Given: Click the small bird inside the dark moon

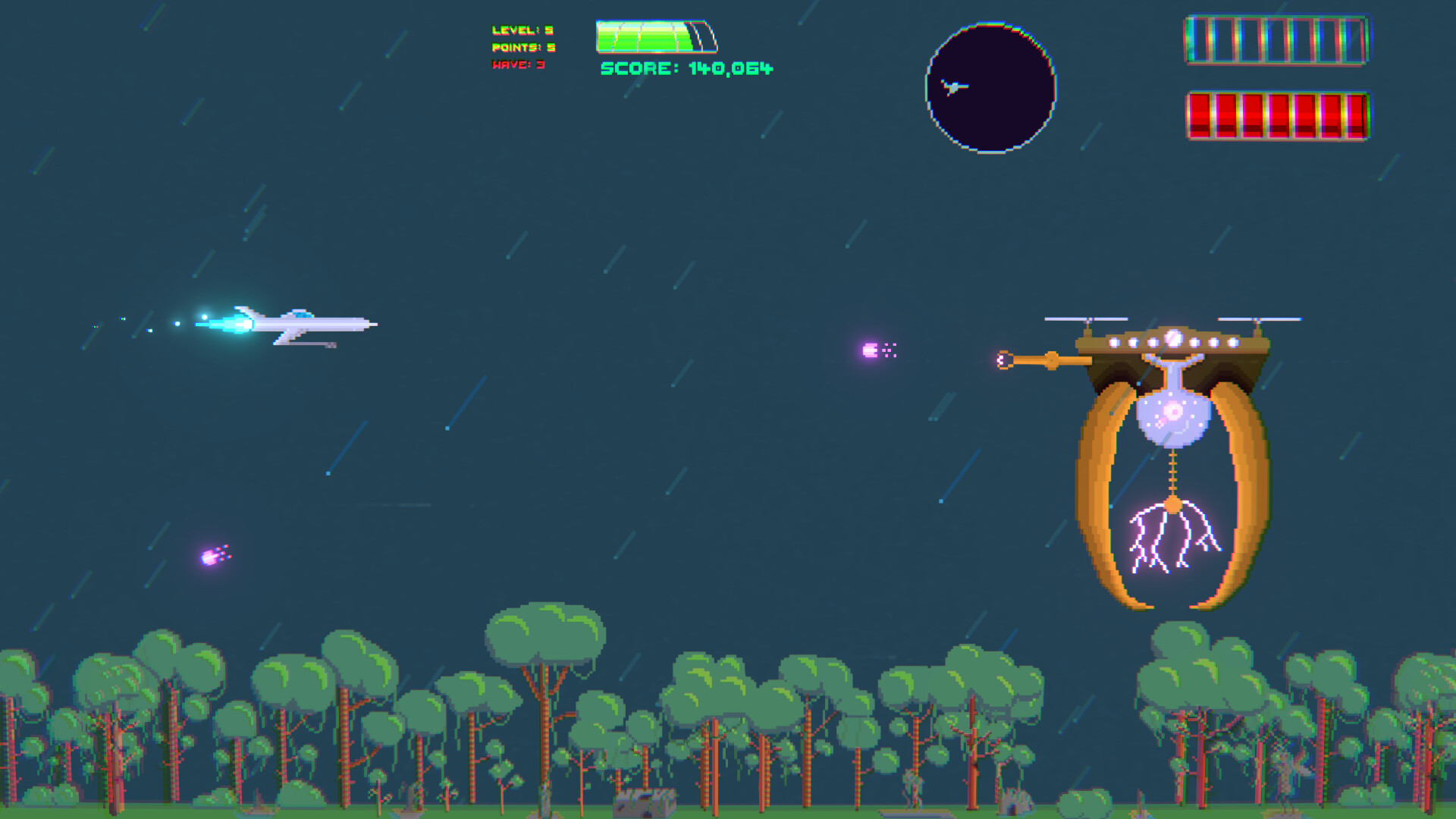Looking at the screenshot, I should [x=954, y=87].
